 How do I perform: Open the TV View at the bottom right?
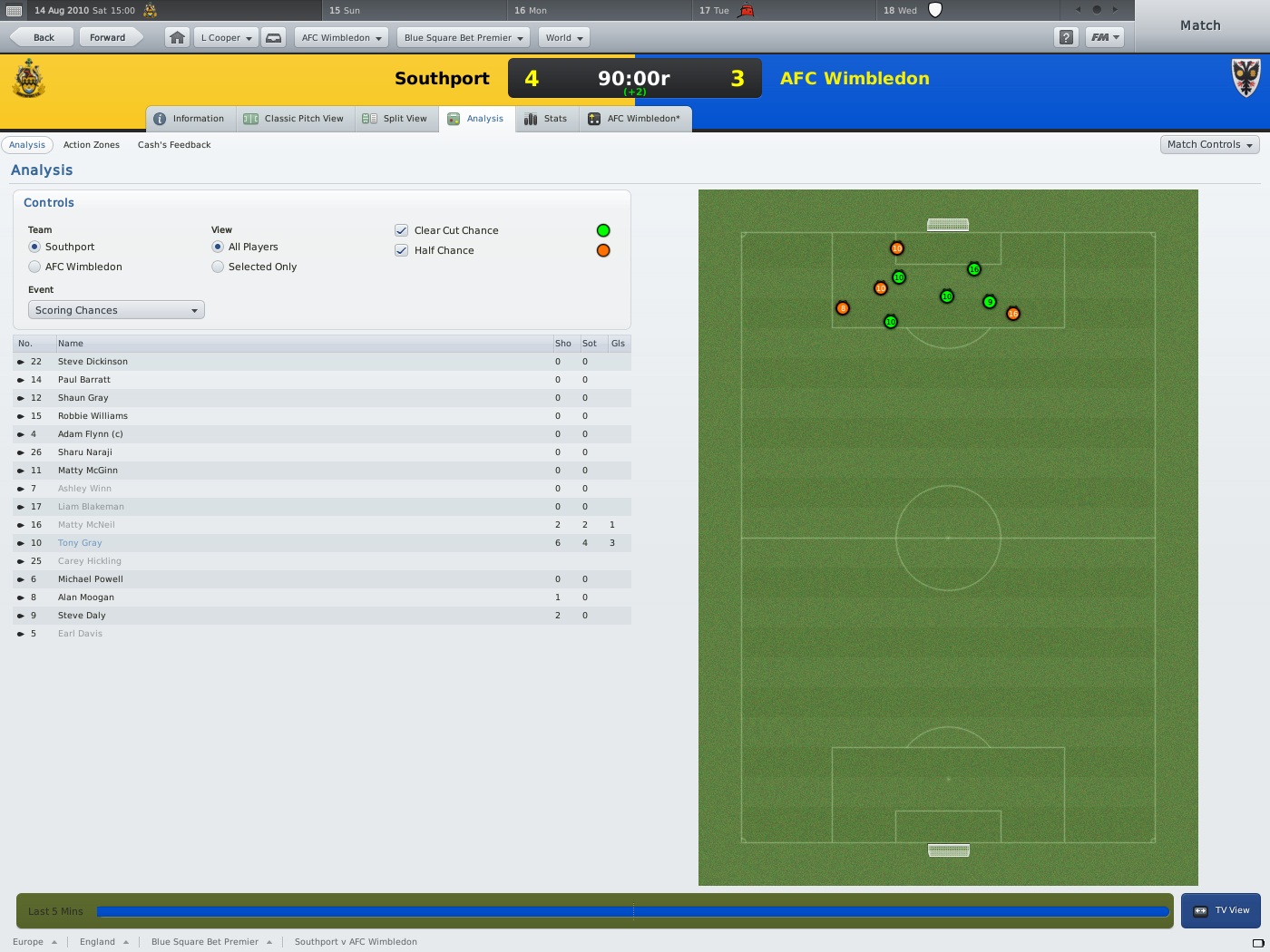(x=1221, y=910)
